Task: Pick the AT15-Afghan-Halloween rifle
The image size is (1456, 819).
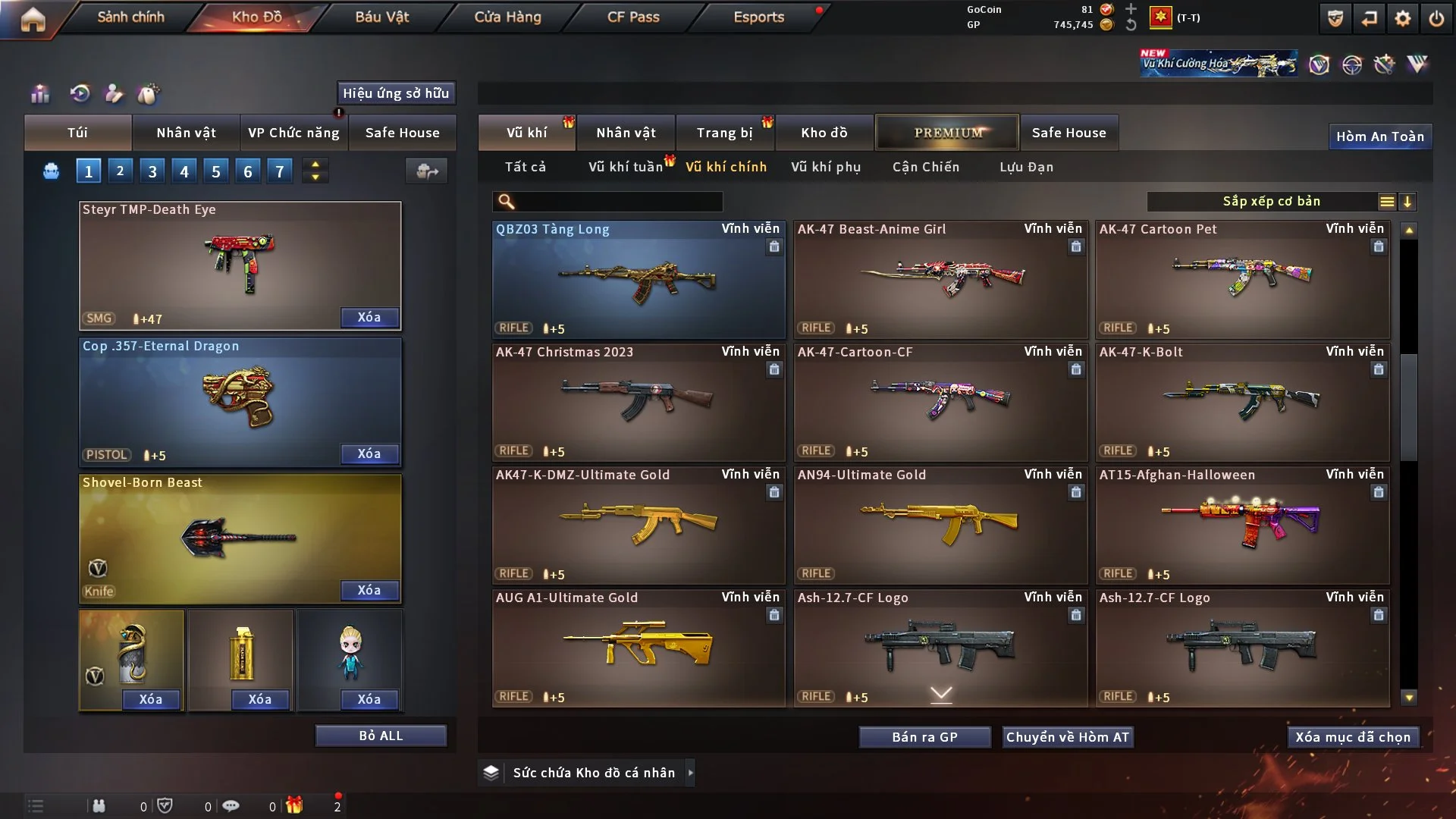Action: coord(1242,525)
